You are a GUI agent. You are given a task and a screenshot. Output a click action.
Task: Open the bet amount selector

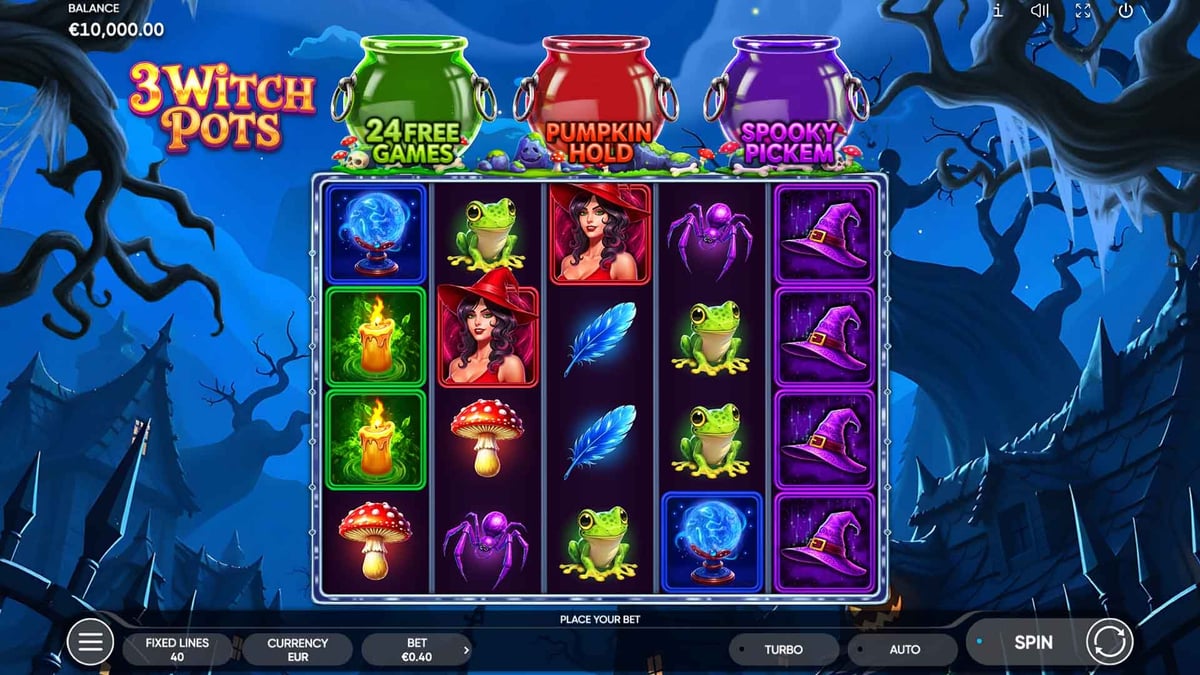coord(417,650)
